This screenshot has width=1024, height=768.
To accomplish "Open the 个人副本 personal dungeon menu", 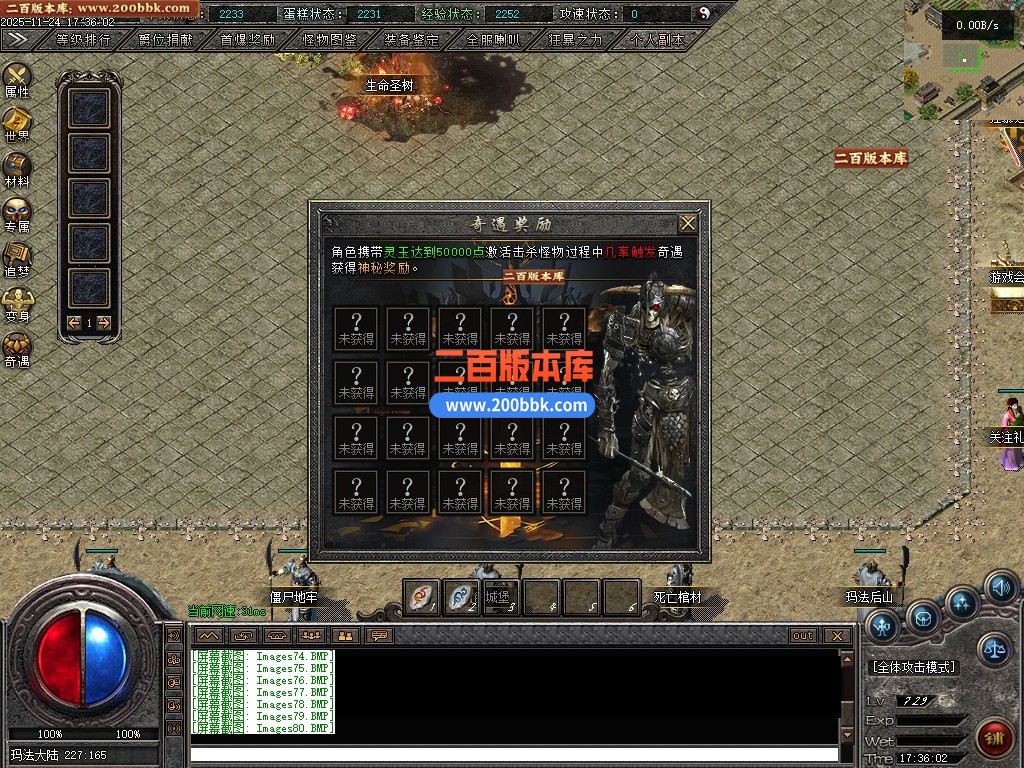I will [658, 40].
